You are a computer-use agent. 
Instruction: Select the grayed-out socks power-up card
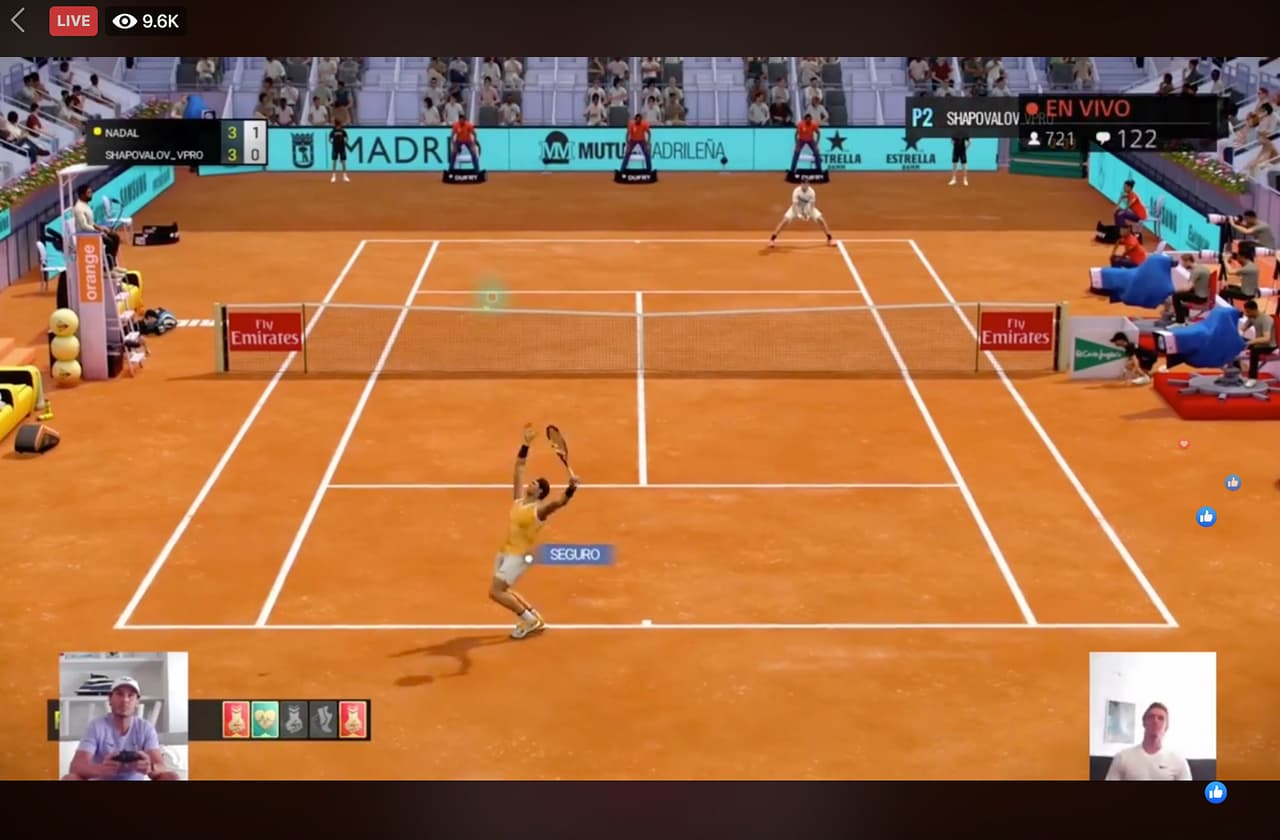pos(323,718)
